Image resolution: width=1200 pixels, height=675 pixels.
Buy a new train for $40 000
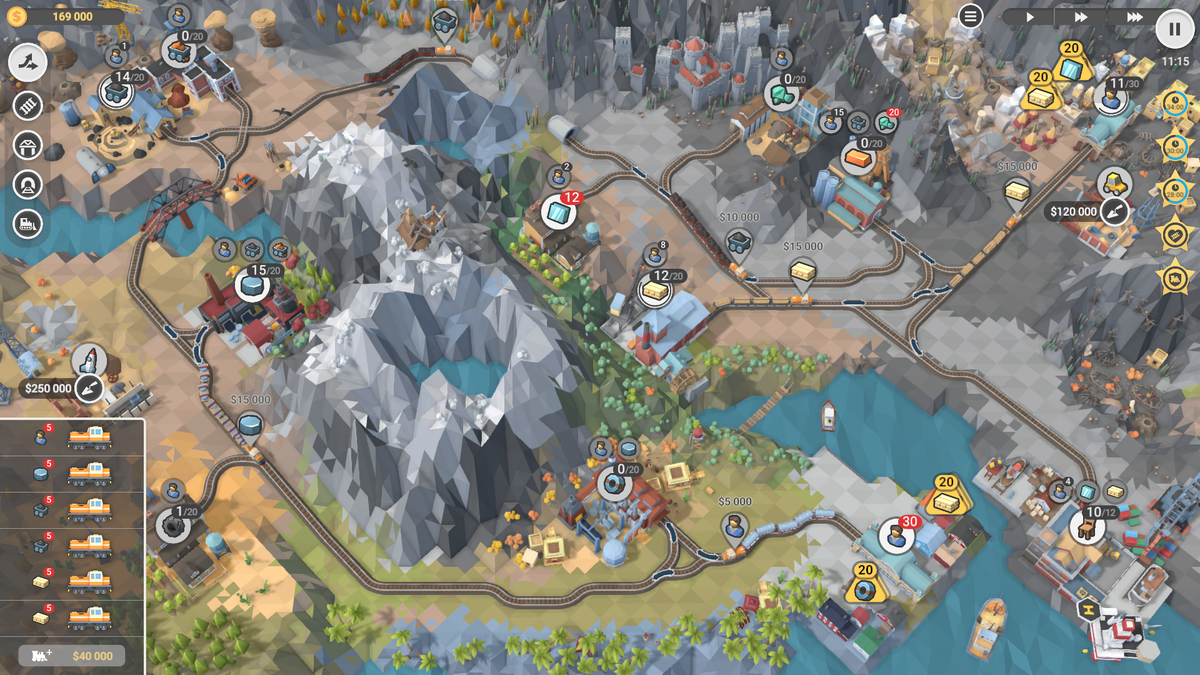pyautogui.click(x=72, y=656)
